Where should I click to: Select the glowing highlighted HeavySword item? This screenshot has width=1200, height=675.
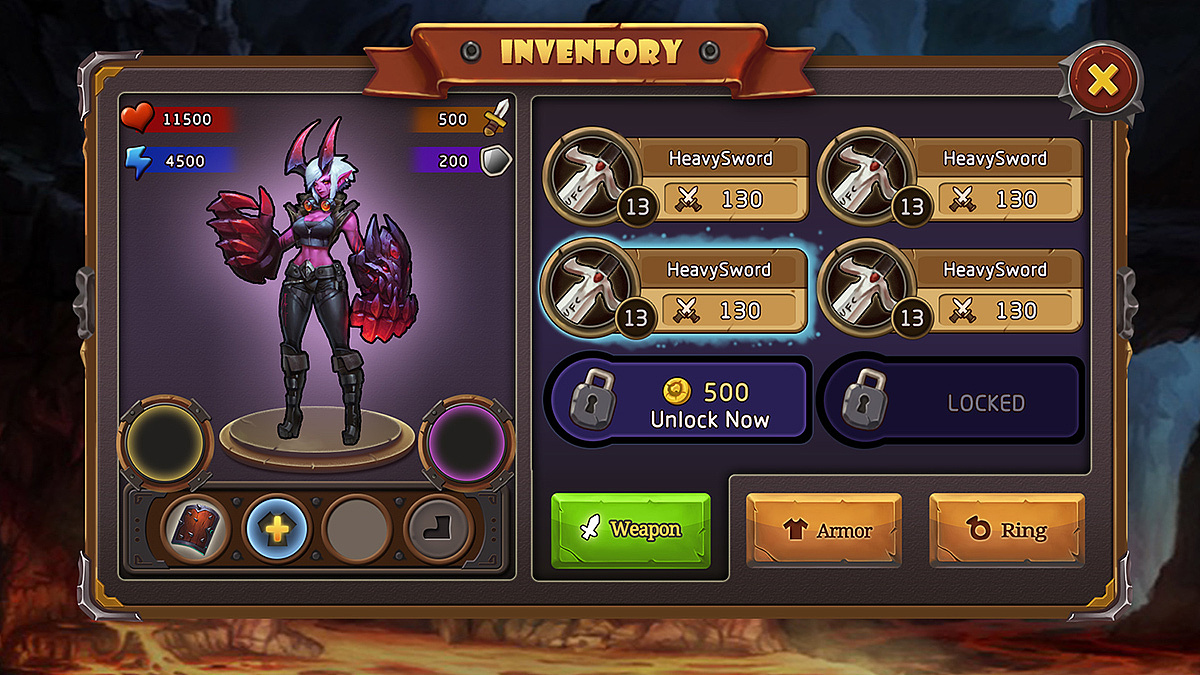coord(675,290)
